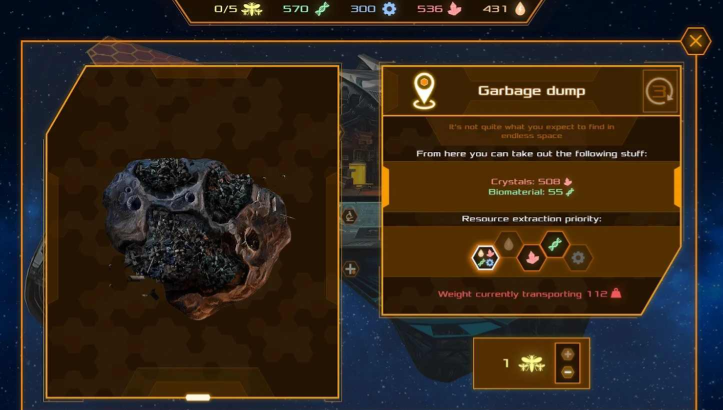
Task: Prioritize biomaterial DNA extraction
Action: click(x=555, y=245)
